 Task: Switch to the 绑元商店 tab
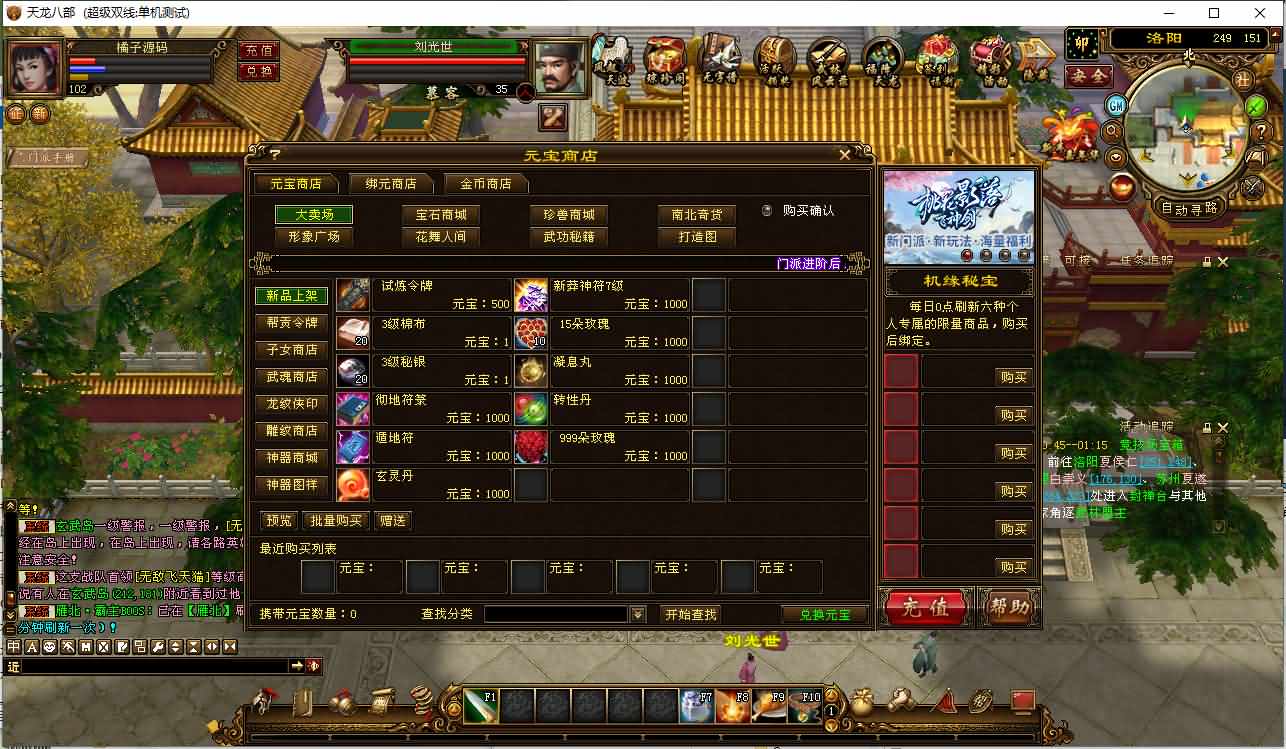(x=391, y=184)
